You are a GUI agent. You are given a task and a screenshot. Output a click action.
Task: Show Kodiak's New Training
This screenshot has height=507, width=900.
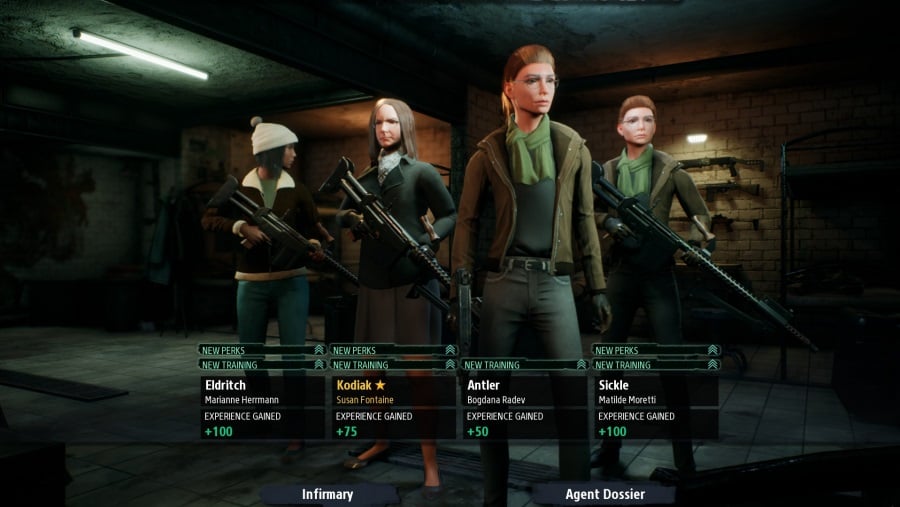[x=393, y=365]
